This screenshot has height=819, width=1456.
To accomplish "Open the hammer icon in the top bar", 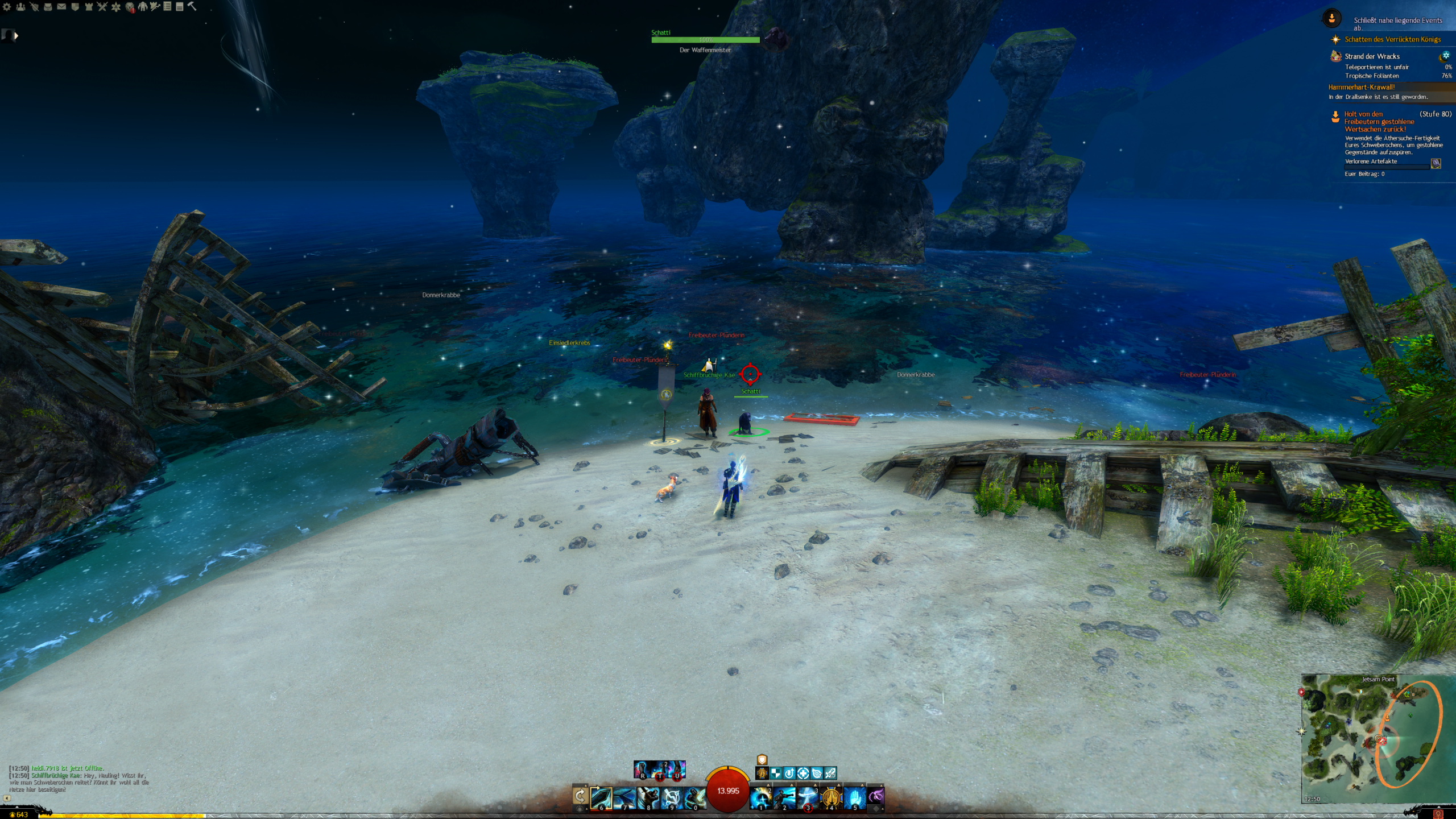I will coord(192,6).
